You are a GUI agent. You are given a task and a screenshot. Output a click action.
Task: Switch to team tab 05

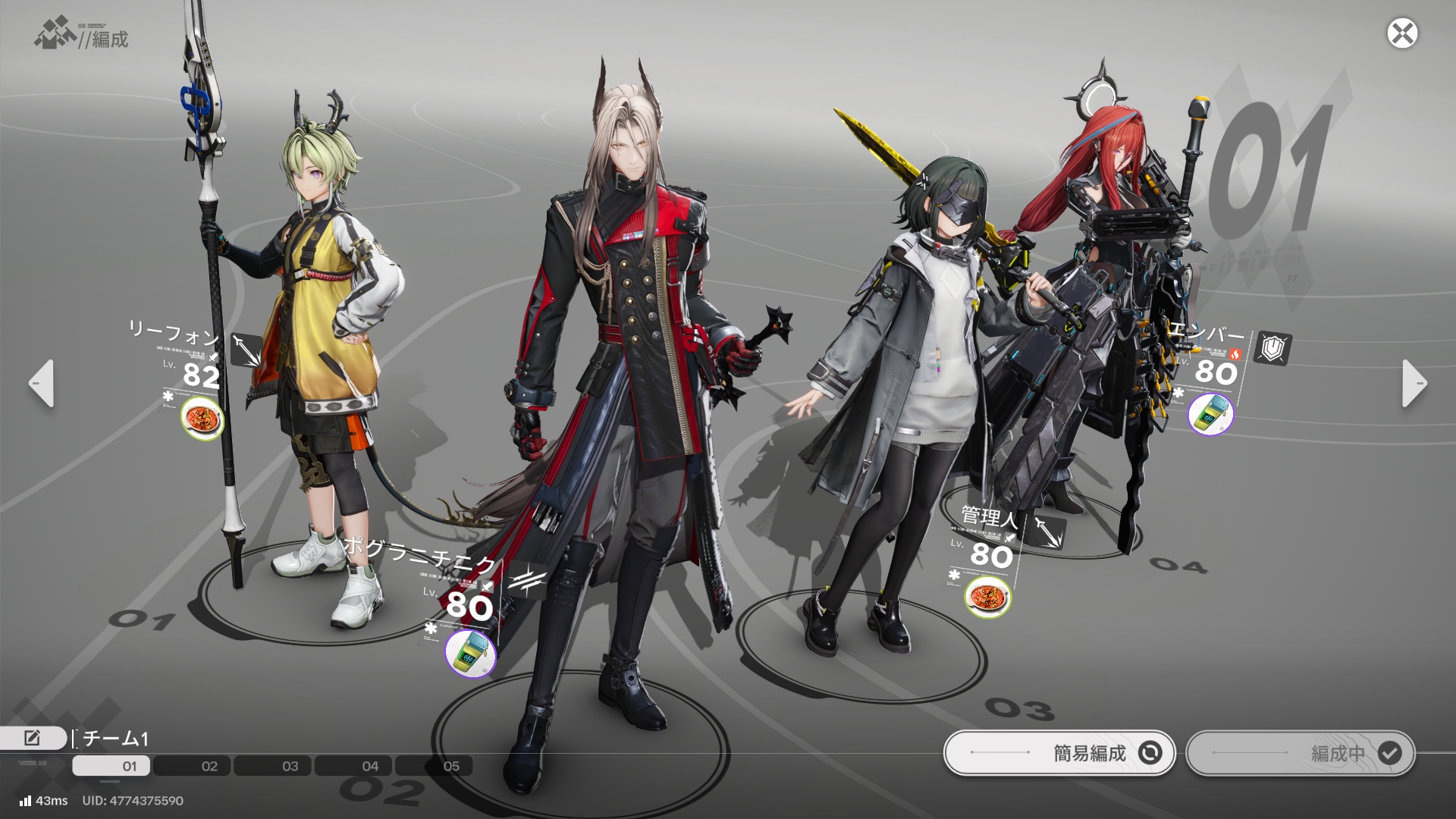(450, 766)
